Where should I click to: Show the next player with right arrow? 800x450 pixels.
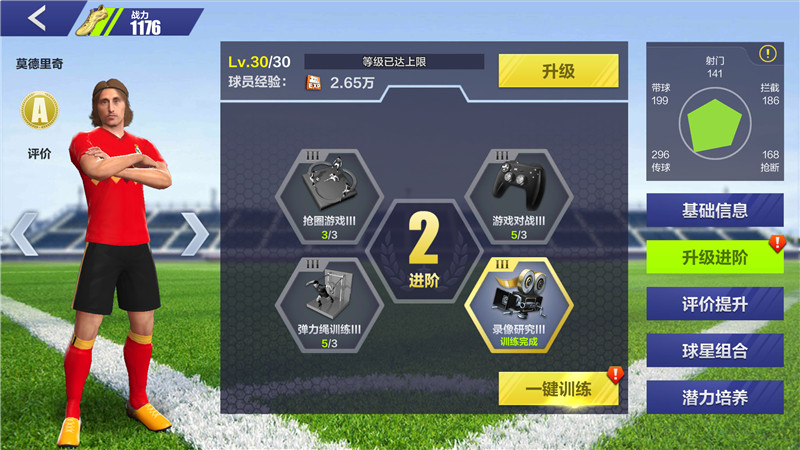click(195, 235)
